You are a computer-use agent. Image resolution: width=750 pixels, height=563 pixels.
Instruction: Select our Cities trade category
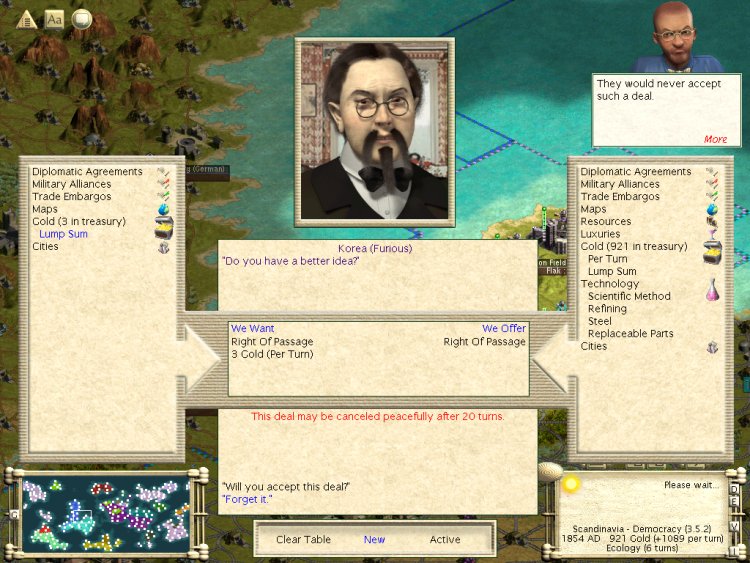pos(593,346)
